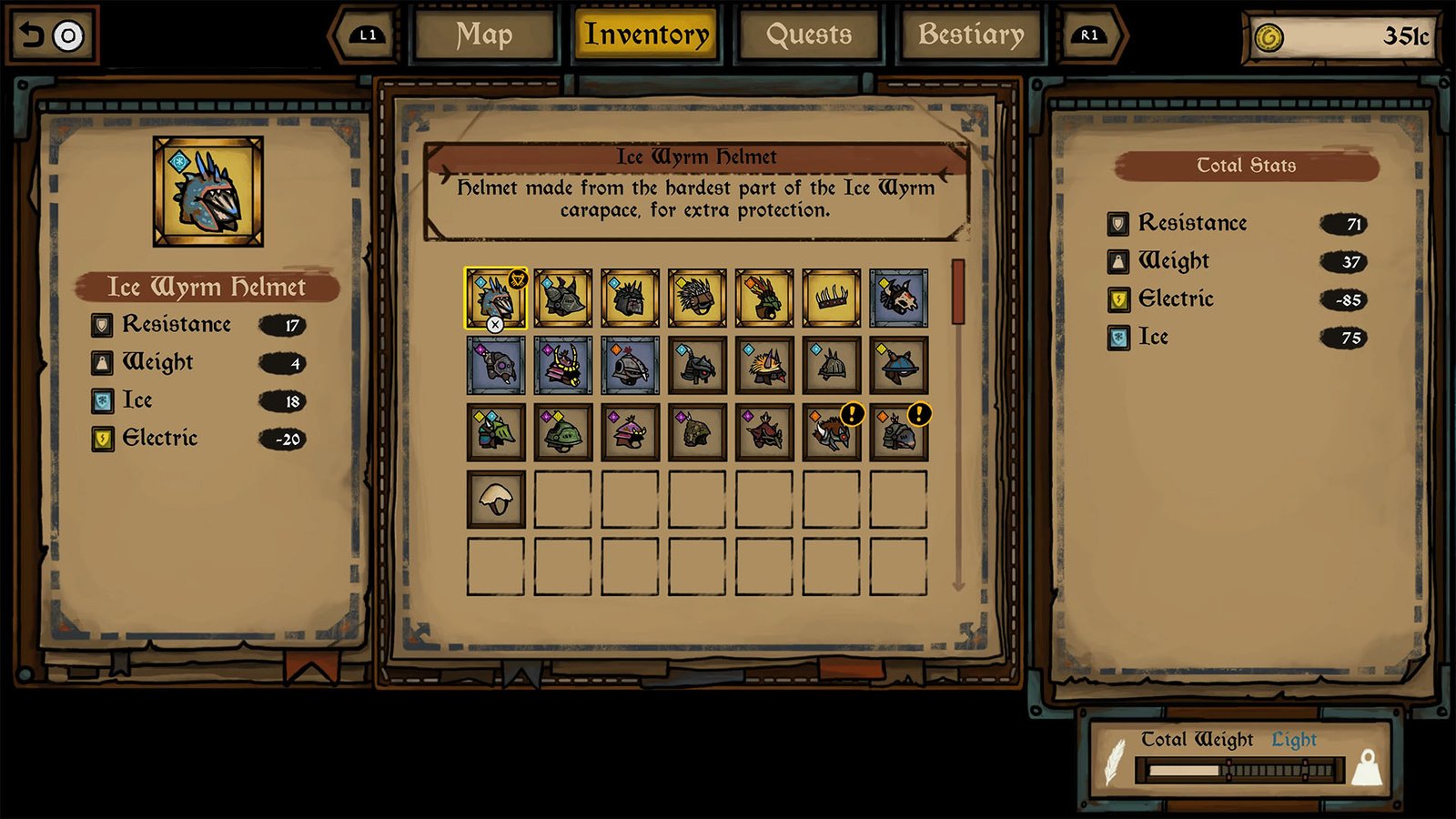Unequip the helmet via the X badge
Image resolution: width=1456 pixels, height=819 pixels.
pyautogui.click(x=495, y=325)
